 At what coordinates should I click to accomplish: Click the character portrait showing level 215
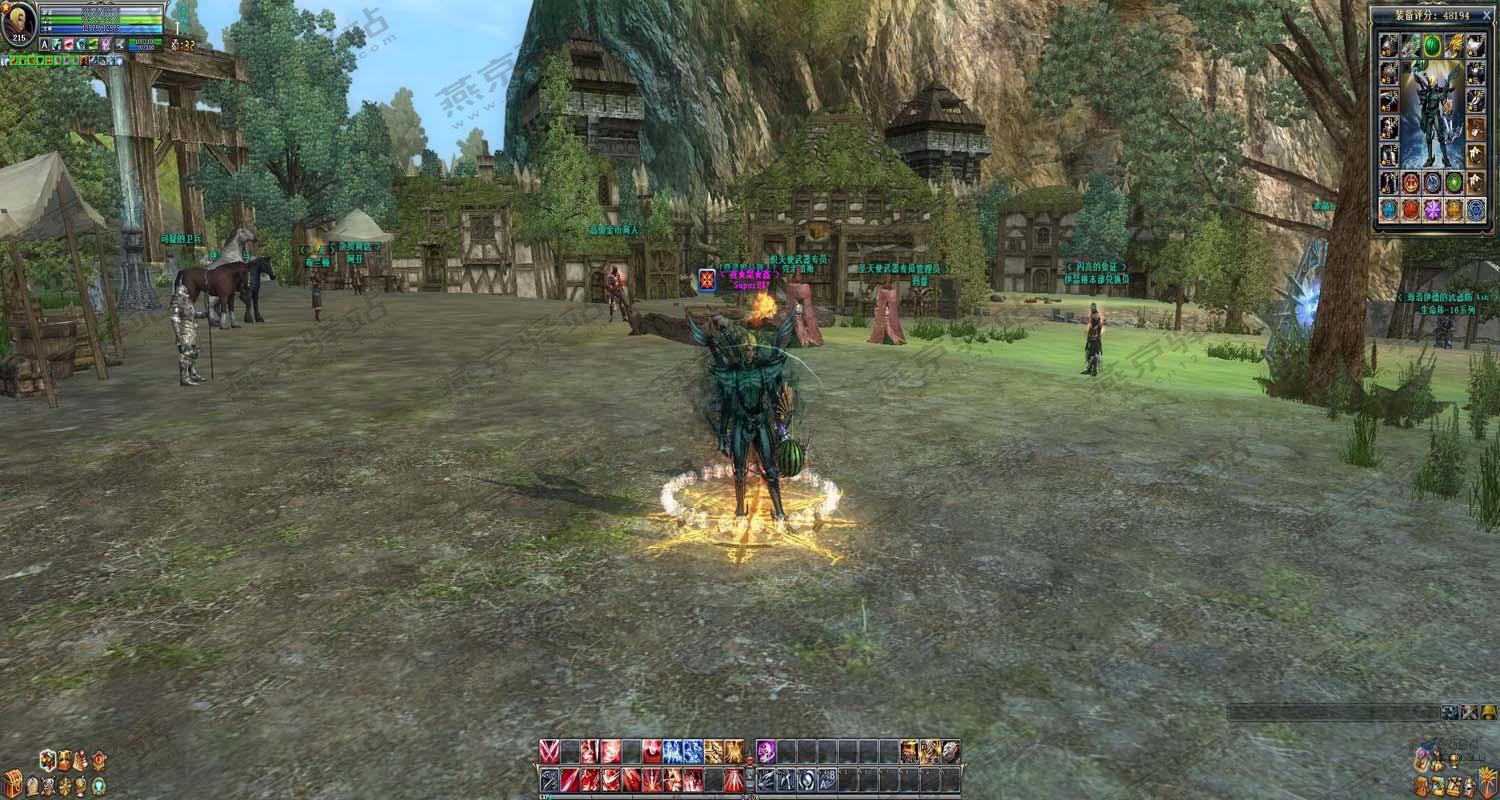(x=19, y=25)
